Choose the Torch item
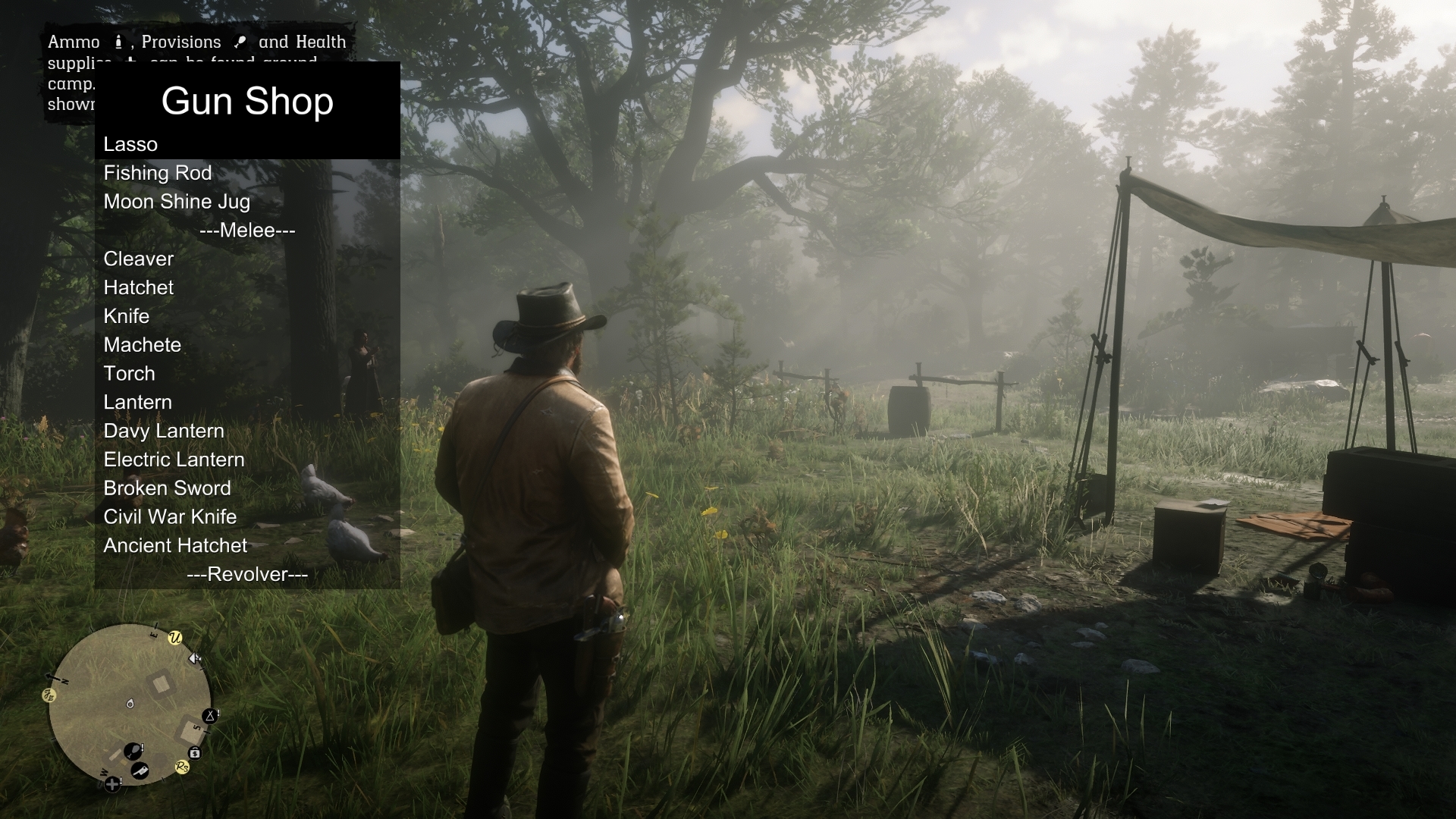The width and height of the screenshot is (1456, 819). pyautogui.click(x=130, y=374)
